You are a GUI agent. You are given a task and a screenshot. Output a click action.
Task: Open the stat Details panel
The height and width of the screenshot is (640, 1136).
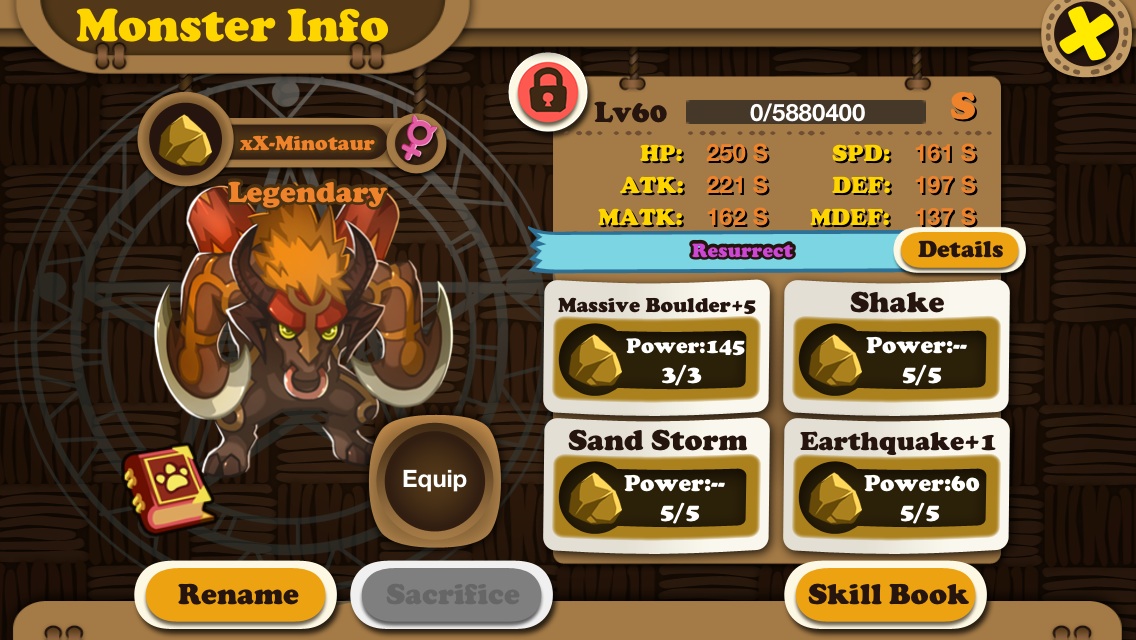coord(960,250)
